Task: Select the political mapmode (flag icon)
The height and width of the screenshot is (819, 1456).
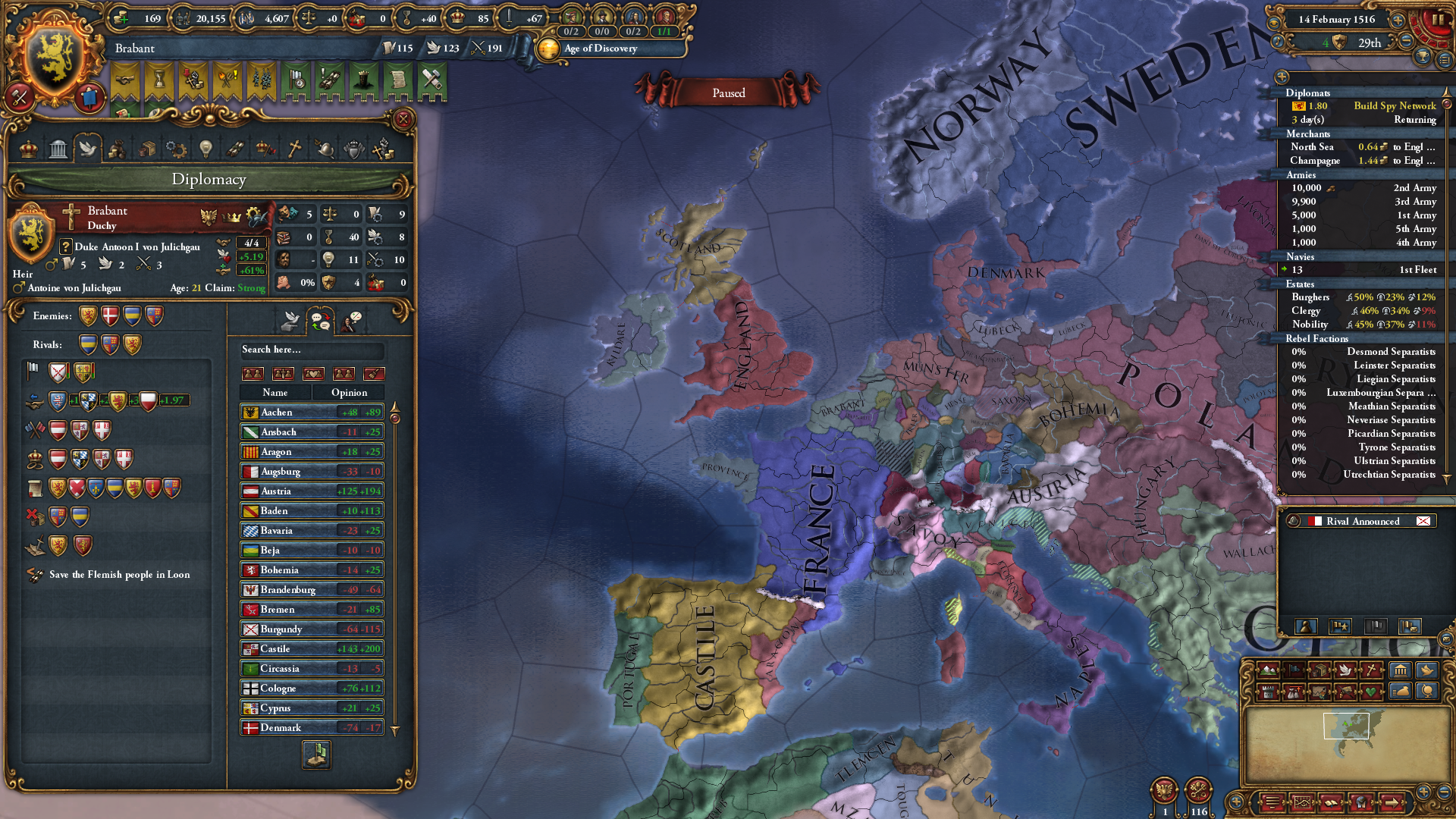Action: 1293,670
